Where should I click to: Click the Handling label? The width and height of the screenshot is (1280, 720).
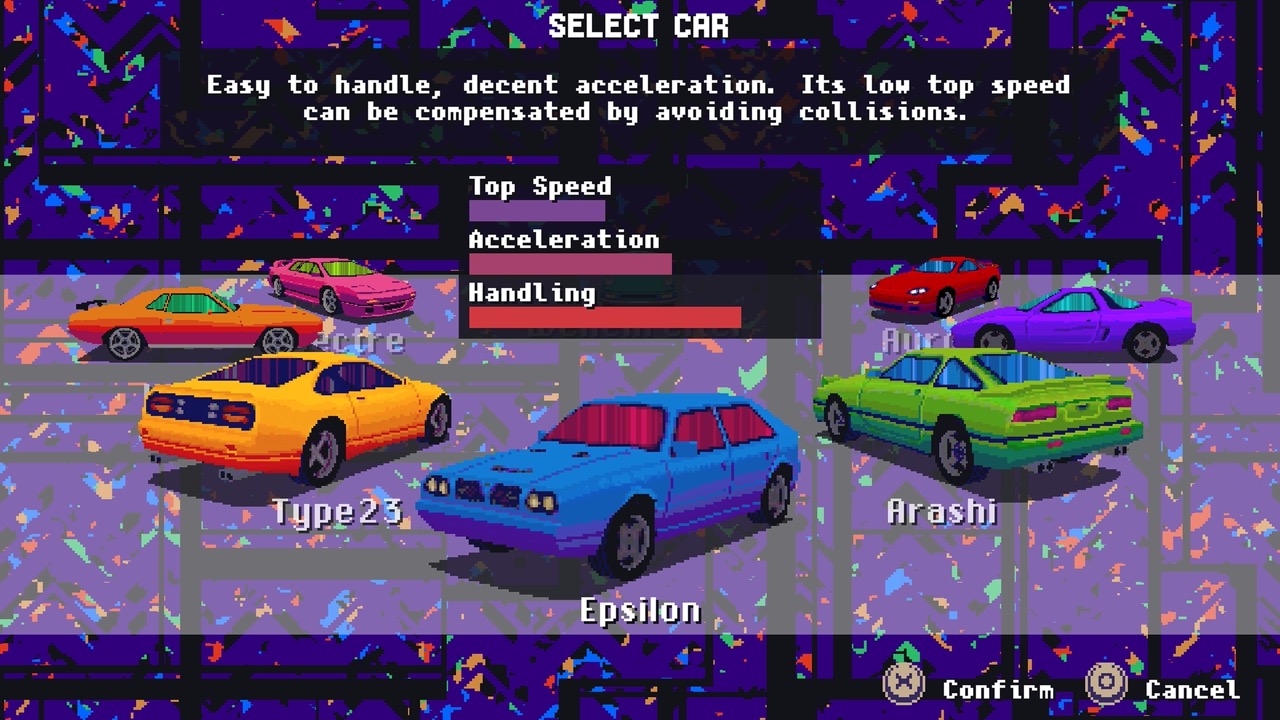pyautogui.click(x=531, y=292)
